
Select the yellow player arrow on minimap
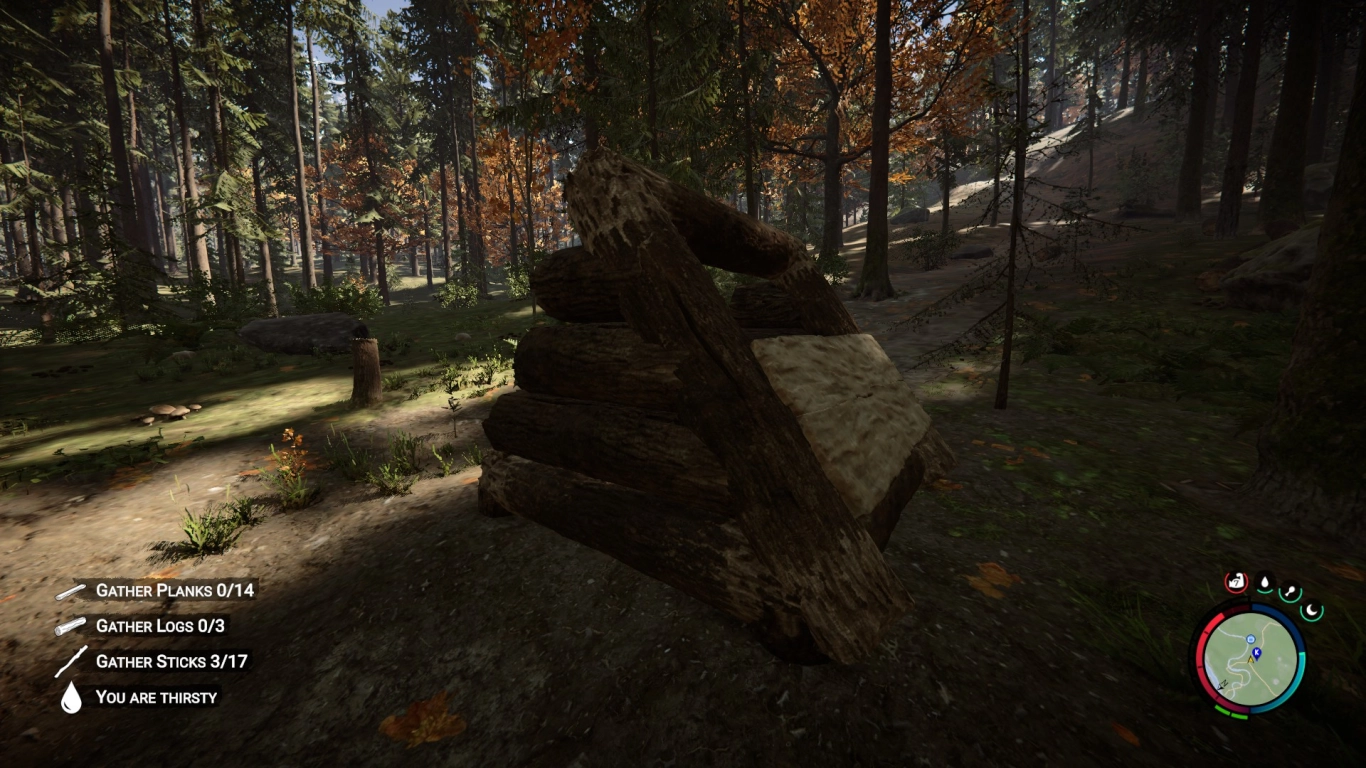[1250, 662]
